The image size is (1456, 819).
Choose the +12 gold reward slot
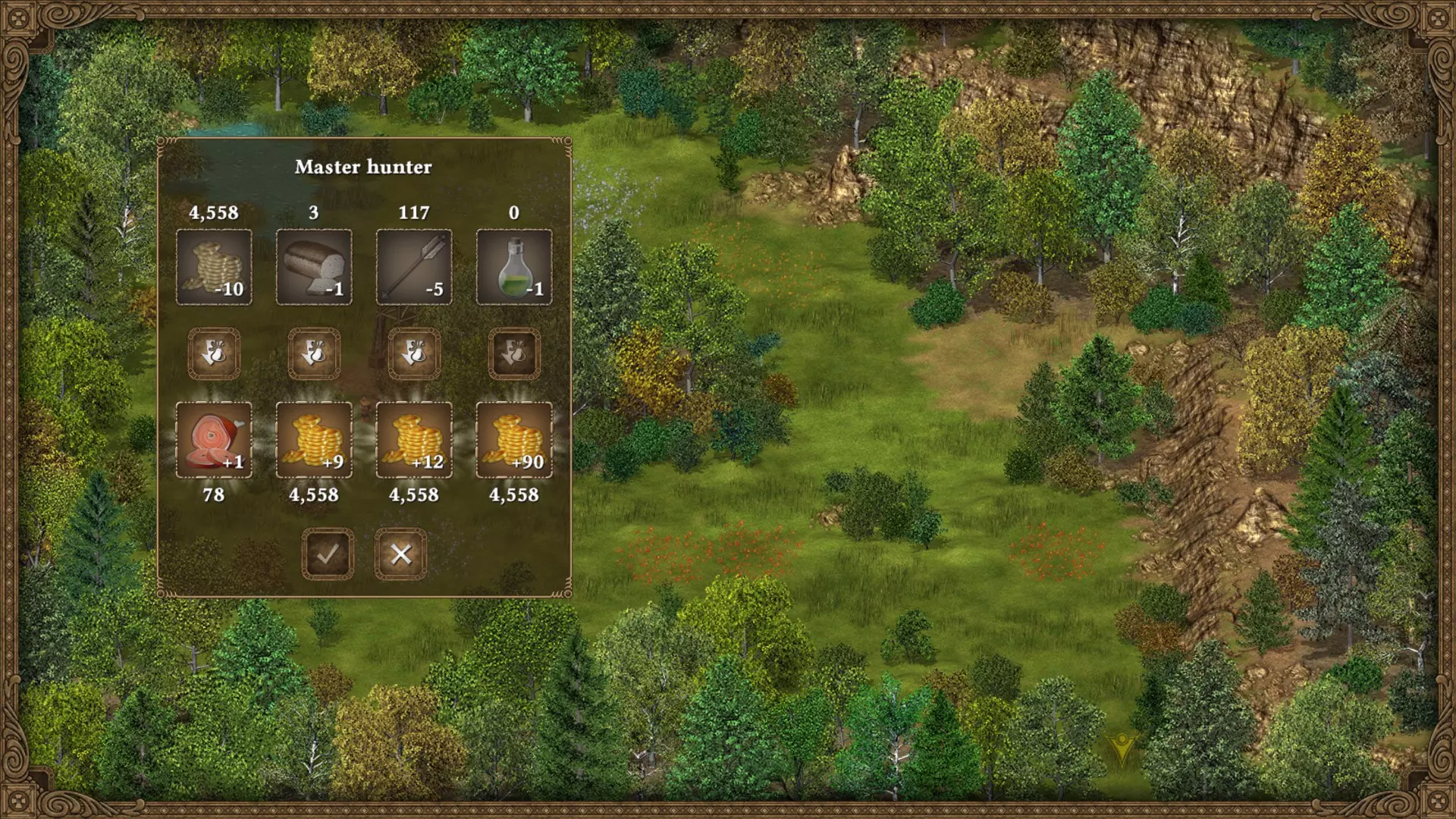coord(414,440)
